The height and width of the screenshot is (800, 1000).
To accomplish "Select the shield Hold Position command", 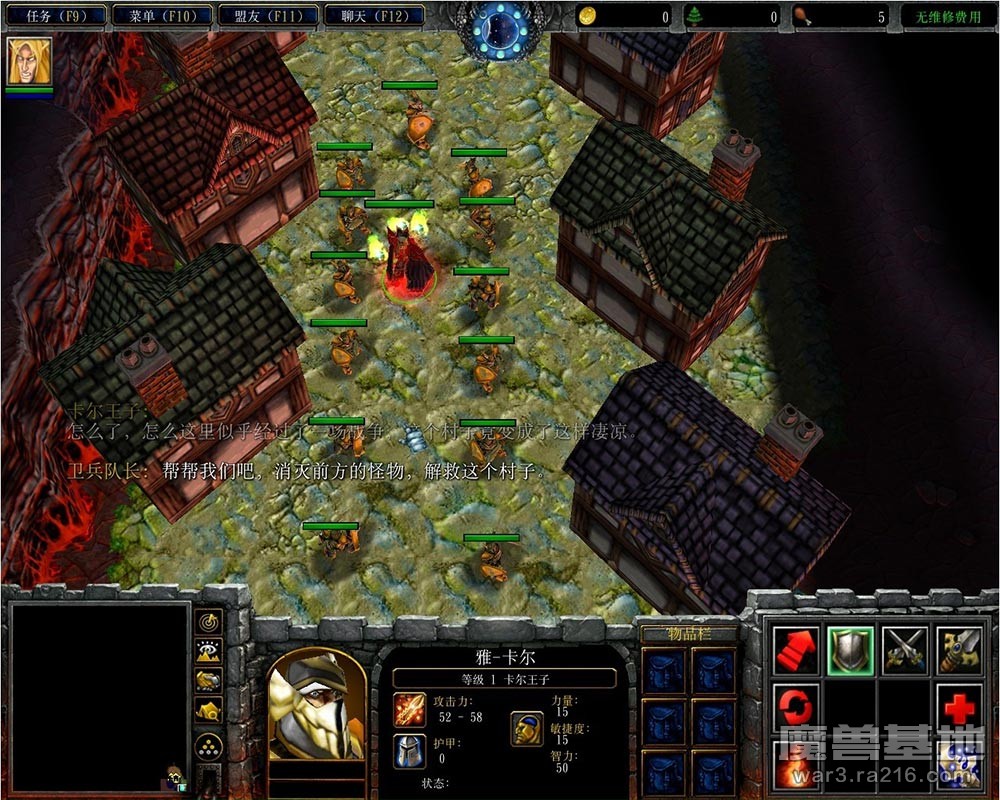I will 851,650.
